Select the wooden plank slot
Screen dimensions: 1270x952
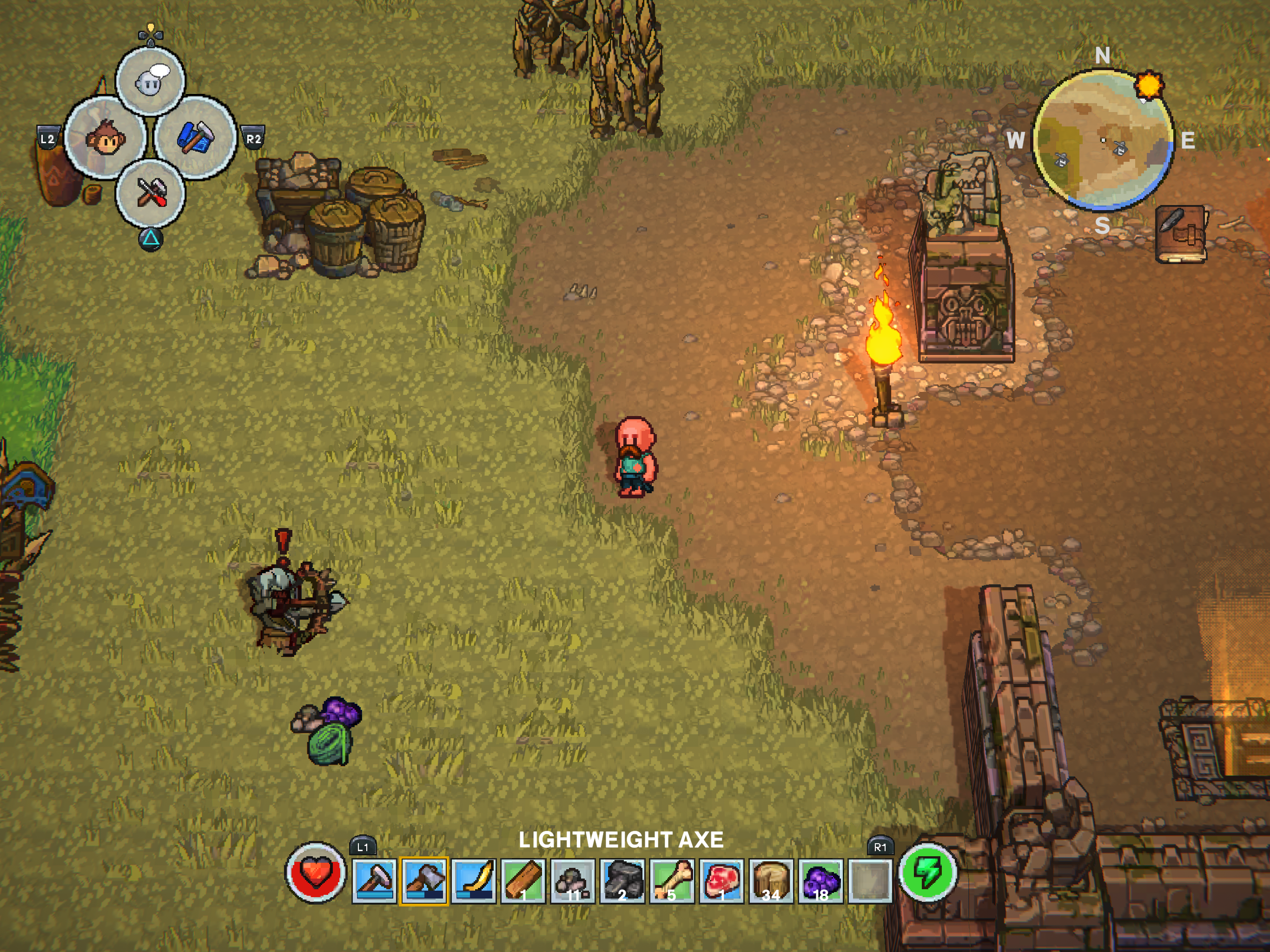click(x=523, y=880)
